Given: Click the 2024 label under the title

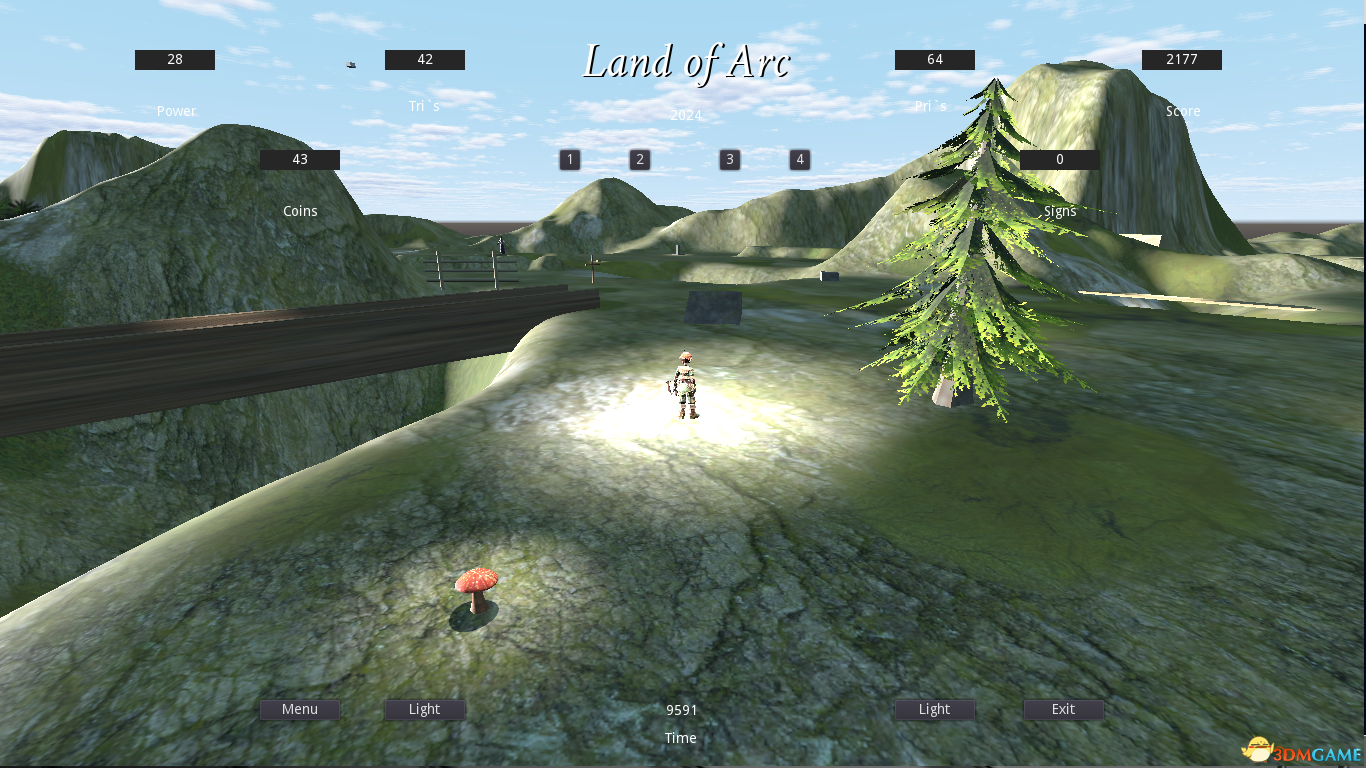Looking at the screenshot, I should [685, 115].
